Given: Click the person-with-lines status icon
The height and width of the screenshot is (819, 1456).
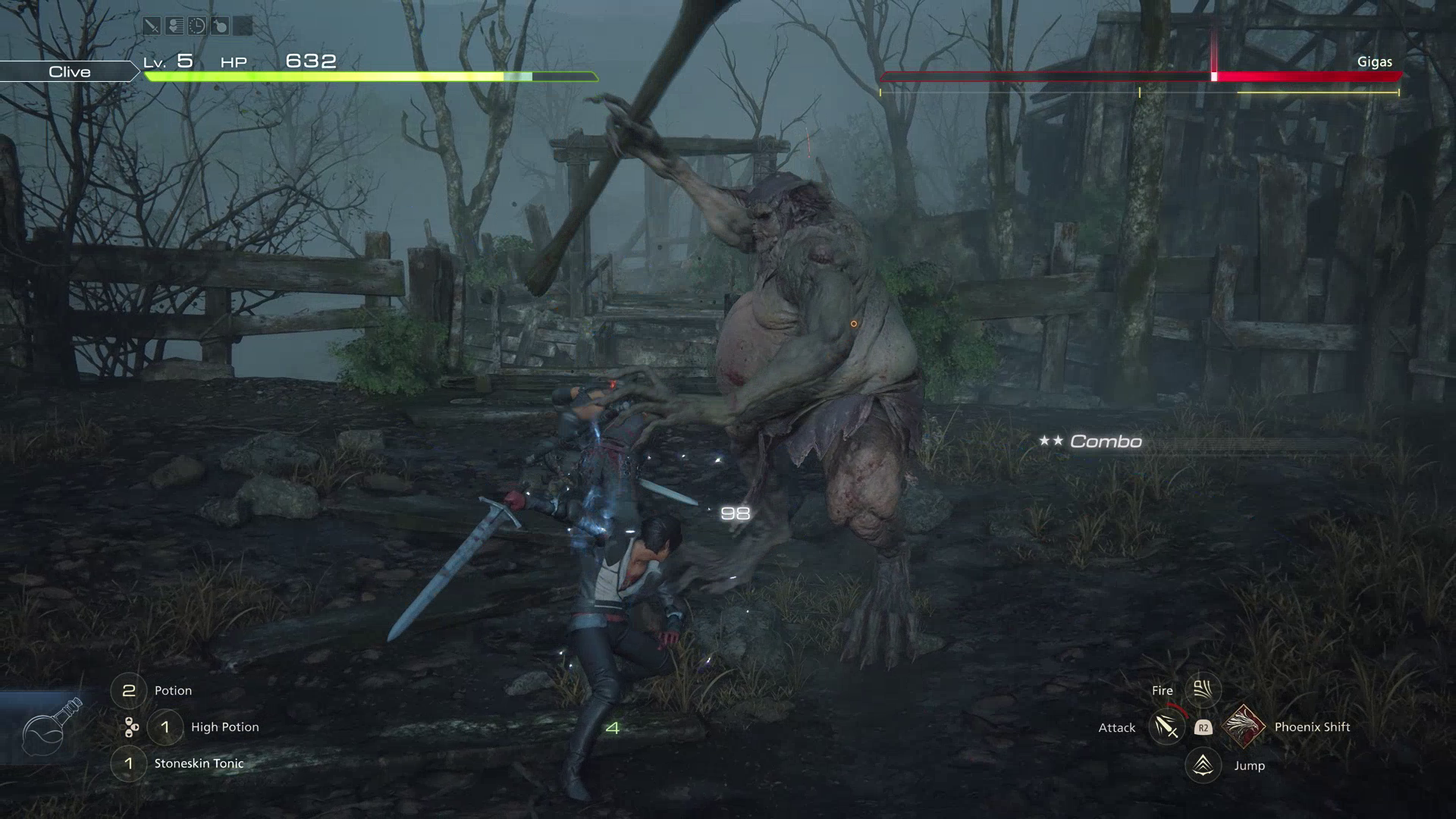Looking at the screenshot, I should 174,26.
